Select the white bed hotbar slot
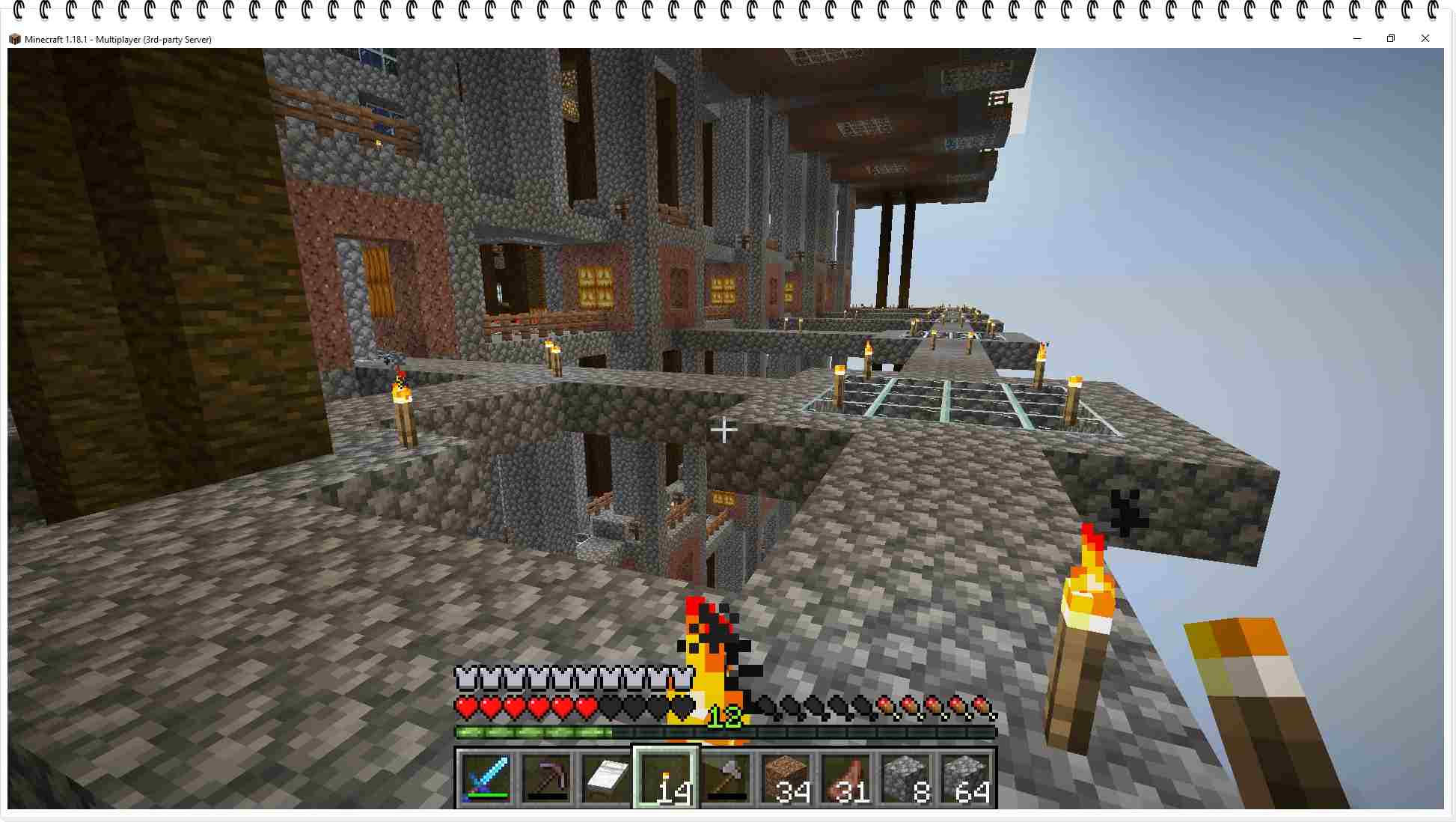The height and width of the screenshot is (822, 1456). tap(605, 779)
